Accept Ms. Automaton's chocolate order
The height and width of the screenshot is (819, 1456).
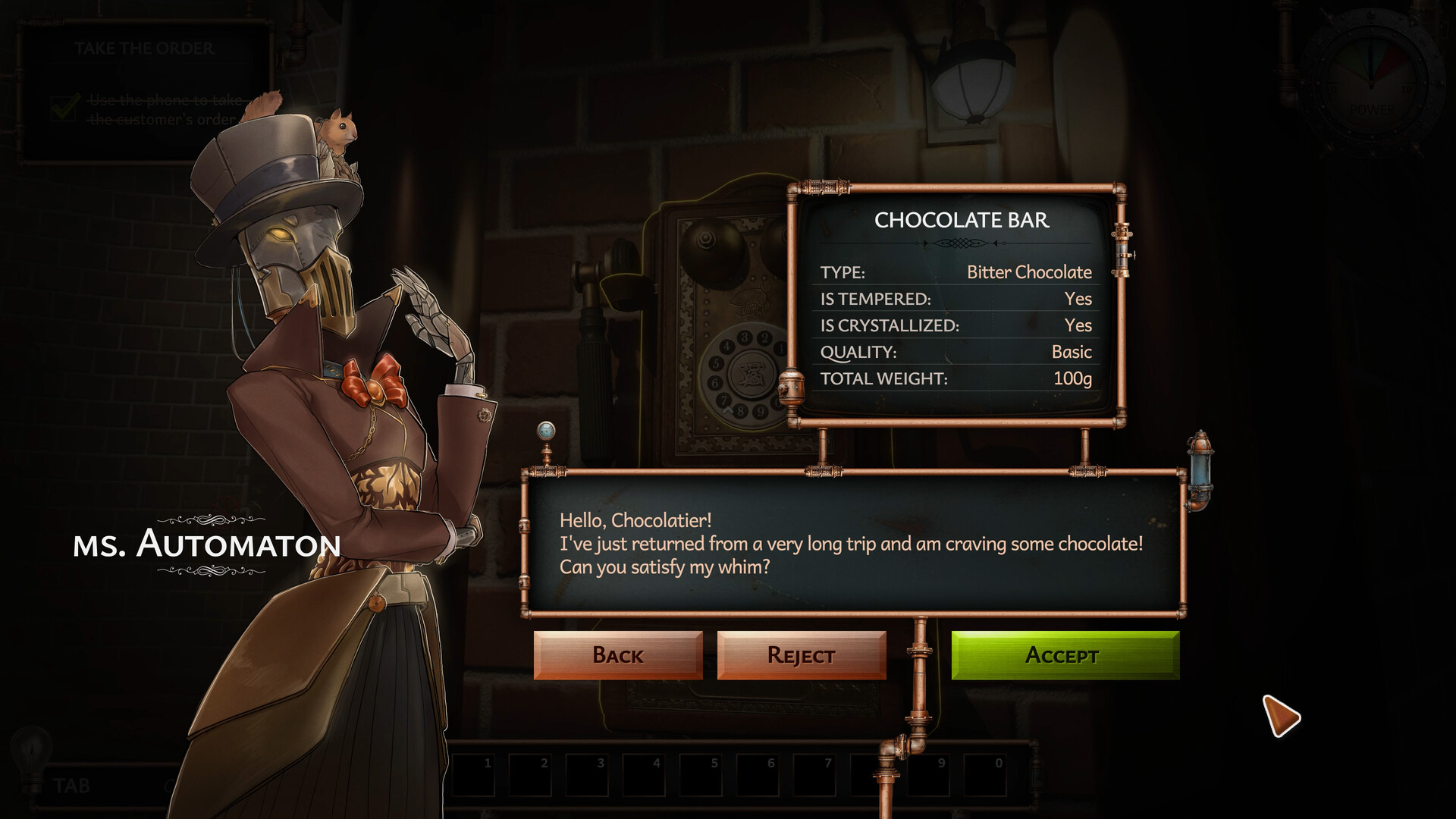pyautogui.click(x=1063, y=654)
